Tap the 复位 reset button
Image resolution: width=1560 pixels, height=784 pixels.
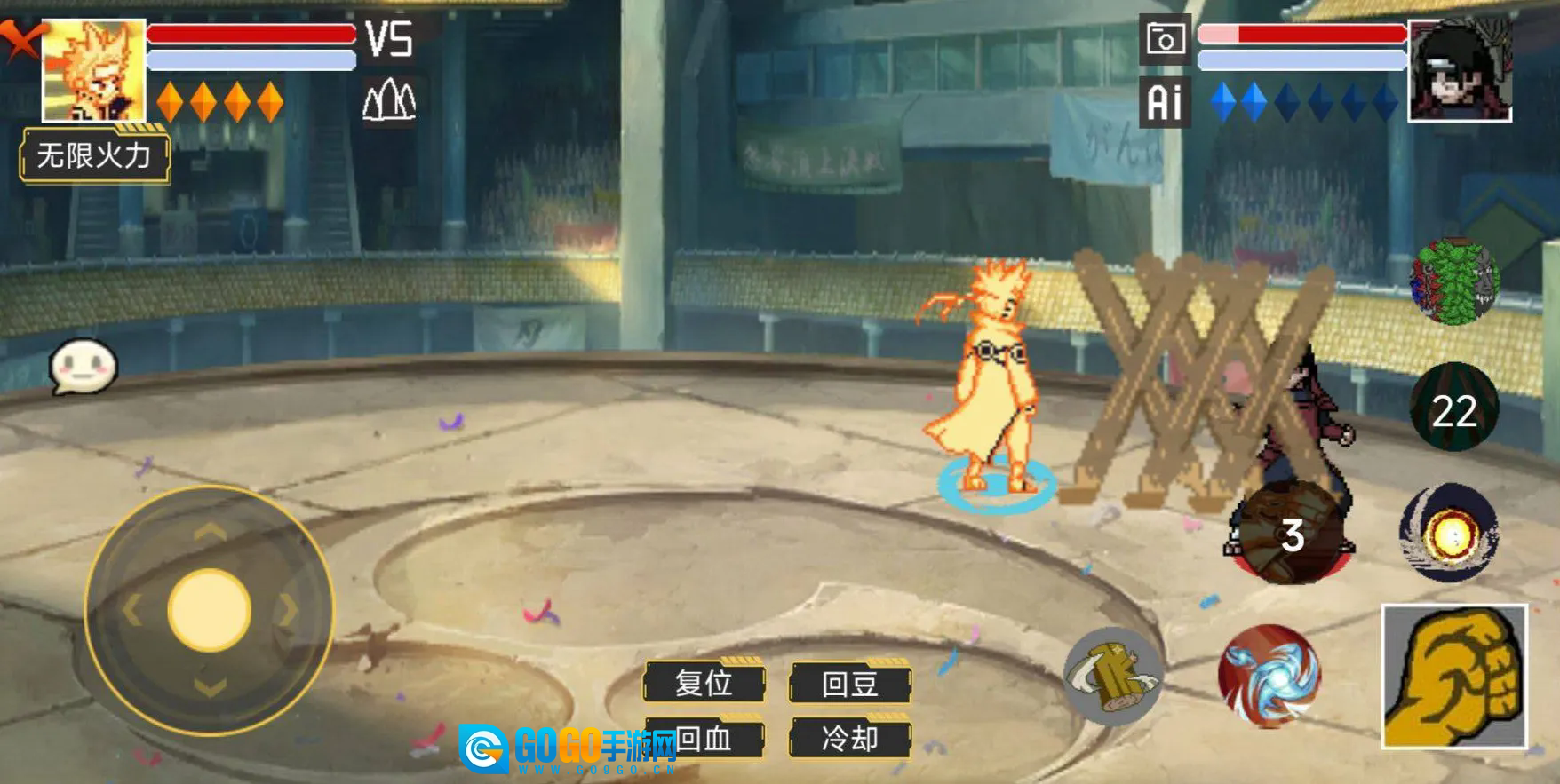[x=704, y=683]
